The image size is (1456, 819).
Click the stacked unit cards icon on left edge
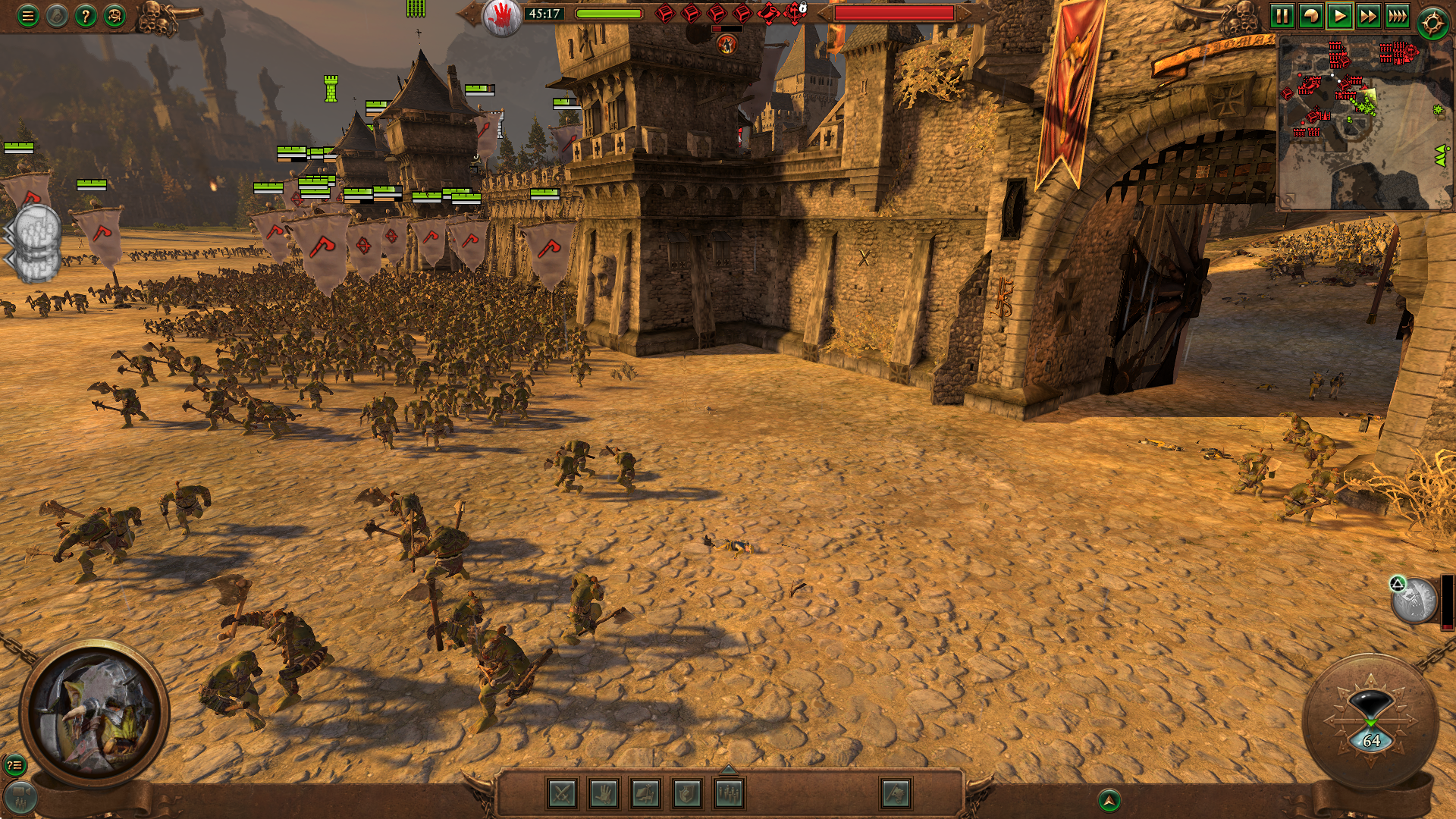[x=36, y=243]
